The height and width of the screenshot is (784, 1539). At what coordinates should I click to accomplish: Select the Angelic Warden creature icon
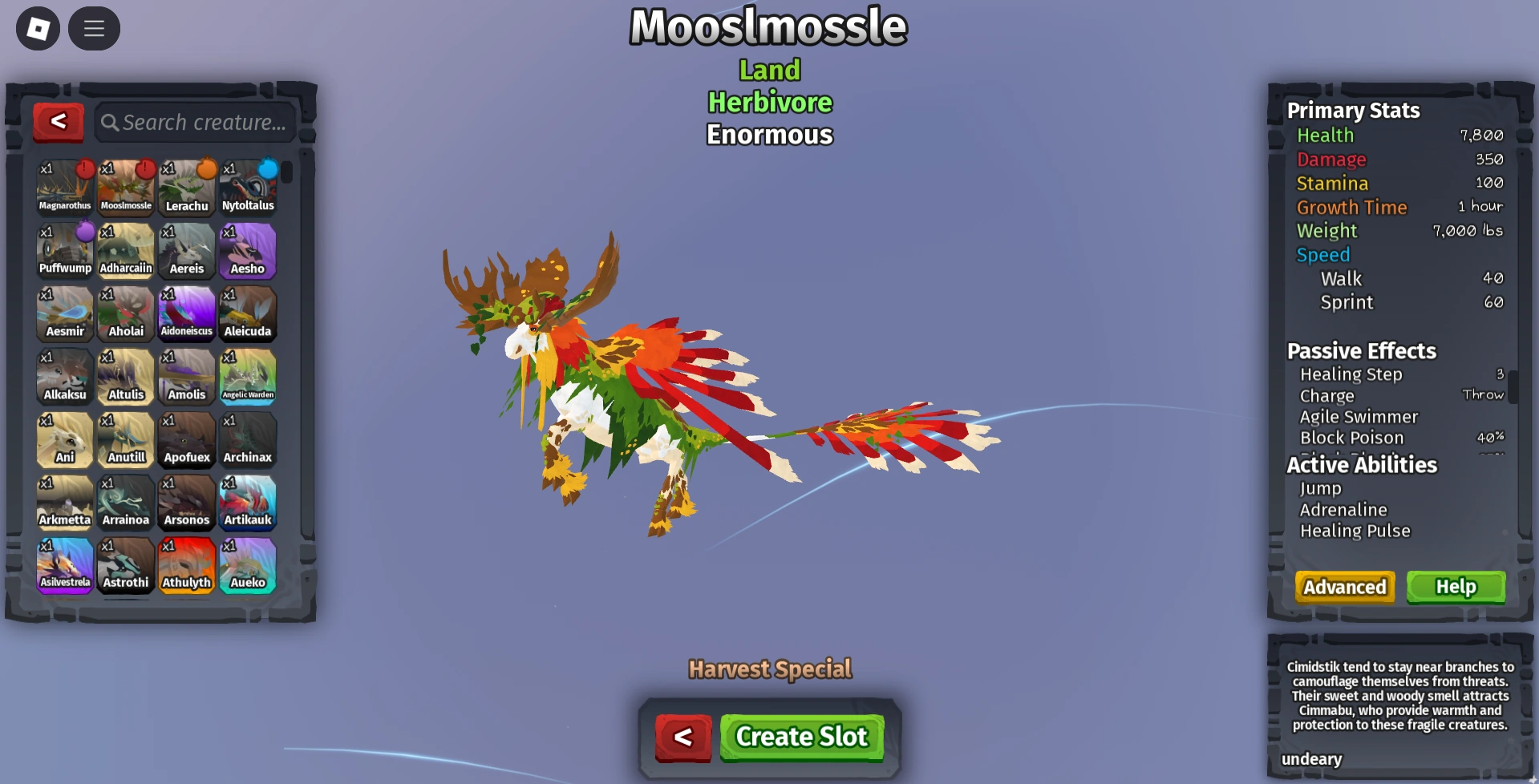(249, 377)
